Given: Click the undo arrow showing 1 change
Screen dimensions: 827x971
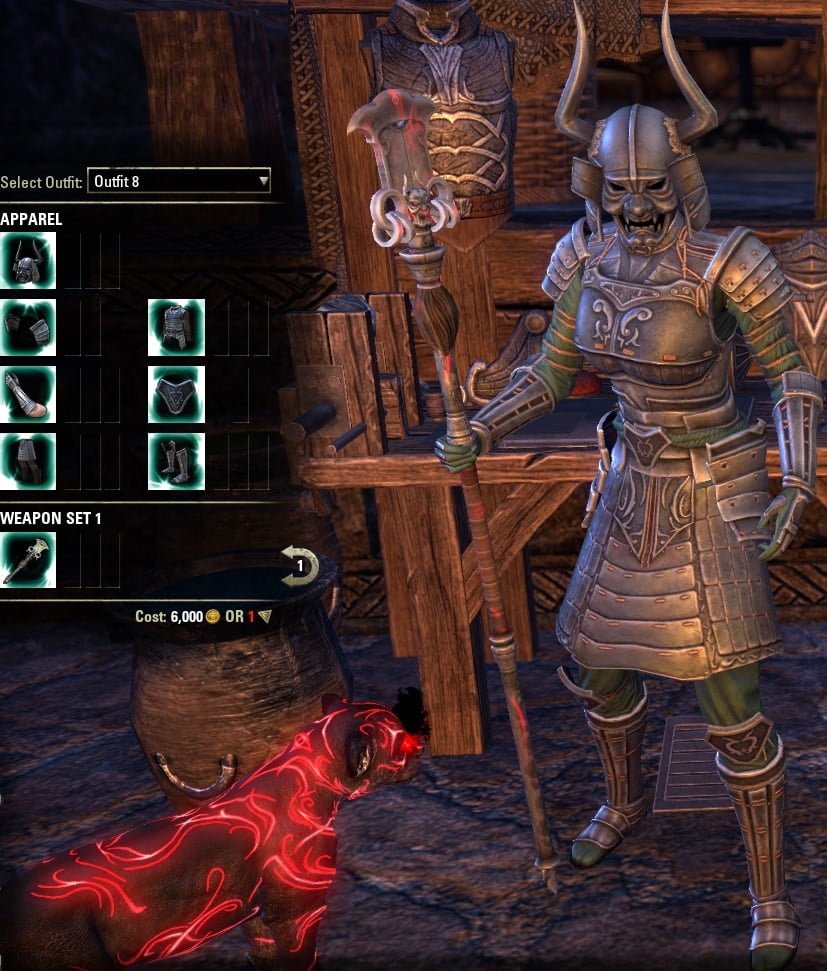Looking at the screenshot, I should pos(299,566).
